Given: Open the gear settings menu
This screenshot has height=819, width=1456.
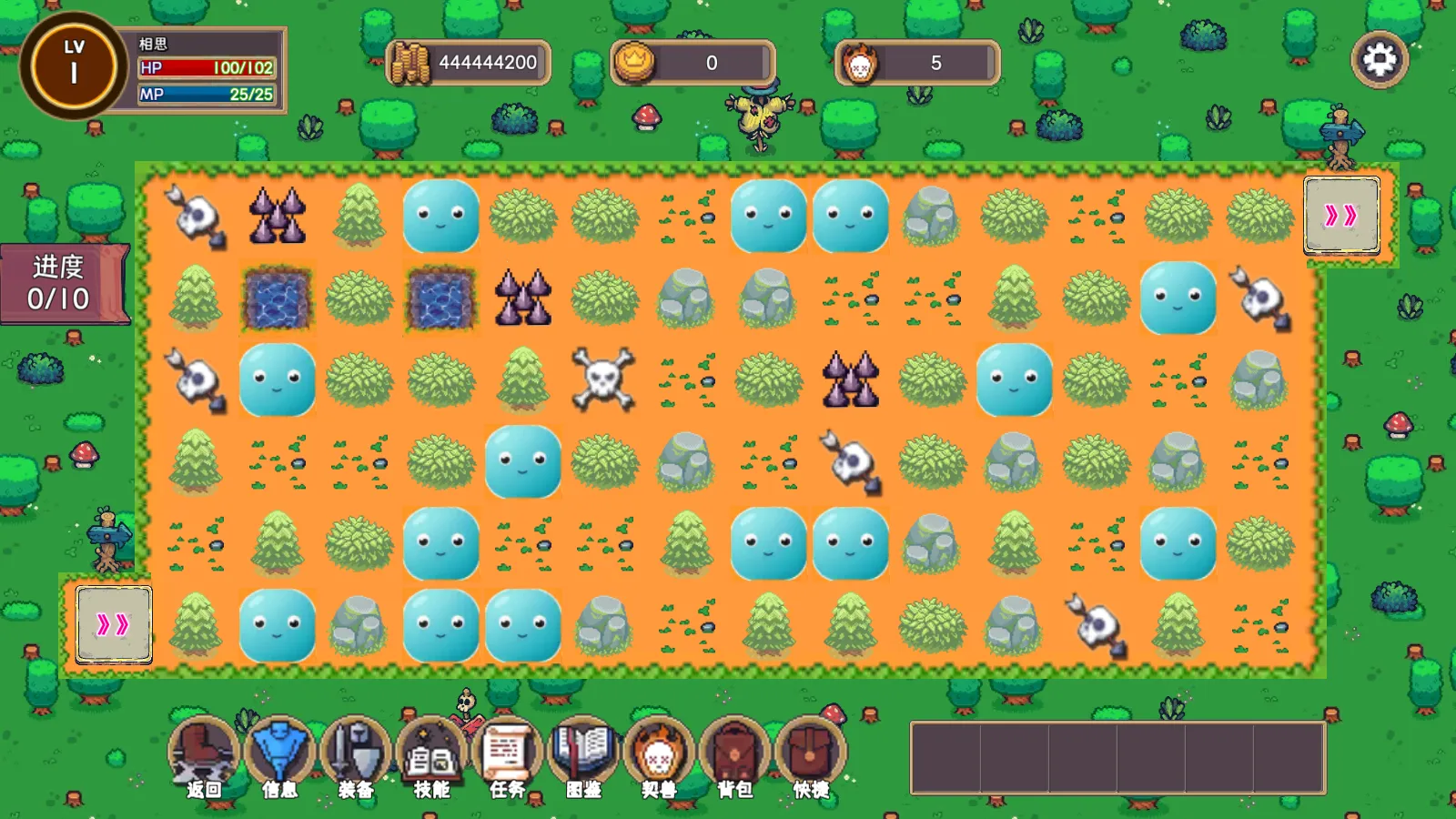Looking at the screenshot, I should click(1380, 60).
